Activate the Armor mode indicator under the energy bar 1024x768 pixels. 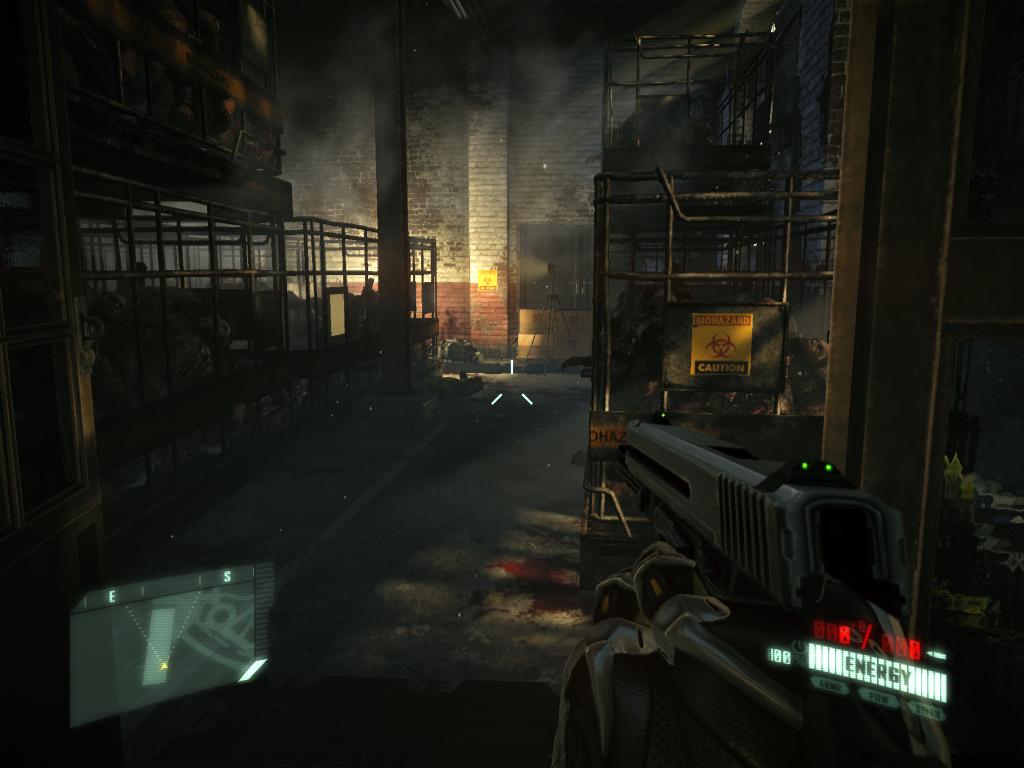(x=831, y=686)
